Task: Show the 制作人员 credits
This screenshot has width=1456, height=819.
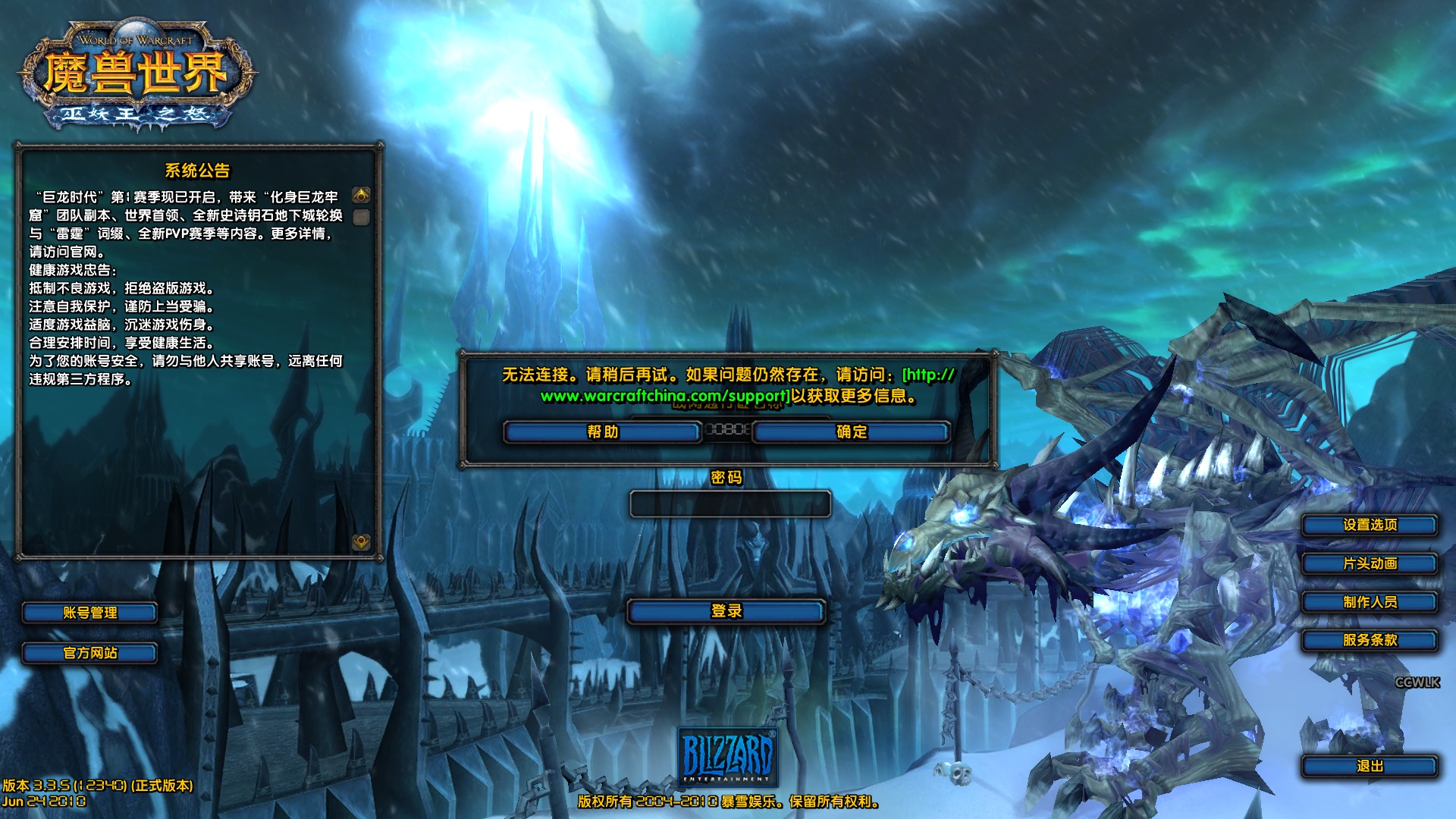Action: click(1369, 602)
